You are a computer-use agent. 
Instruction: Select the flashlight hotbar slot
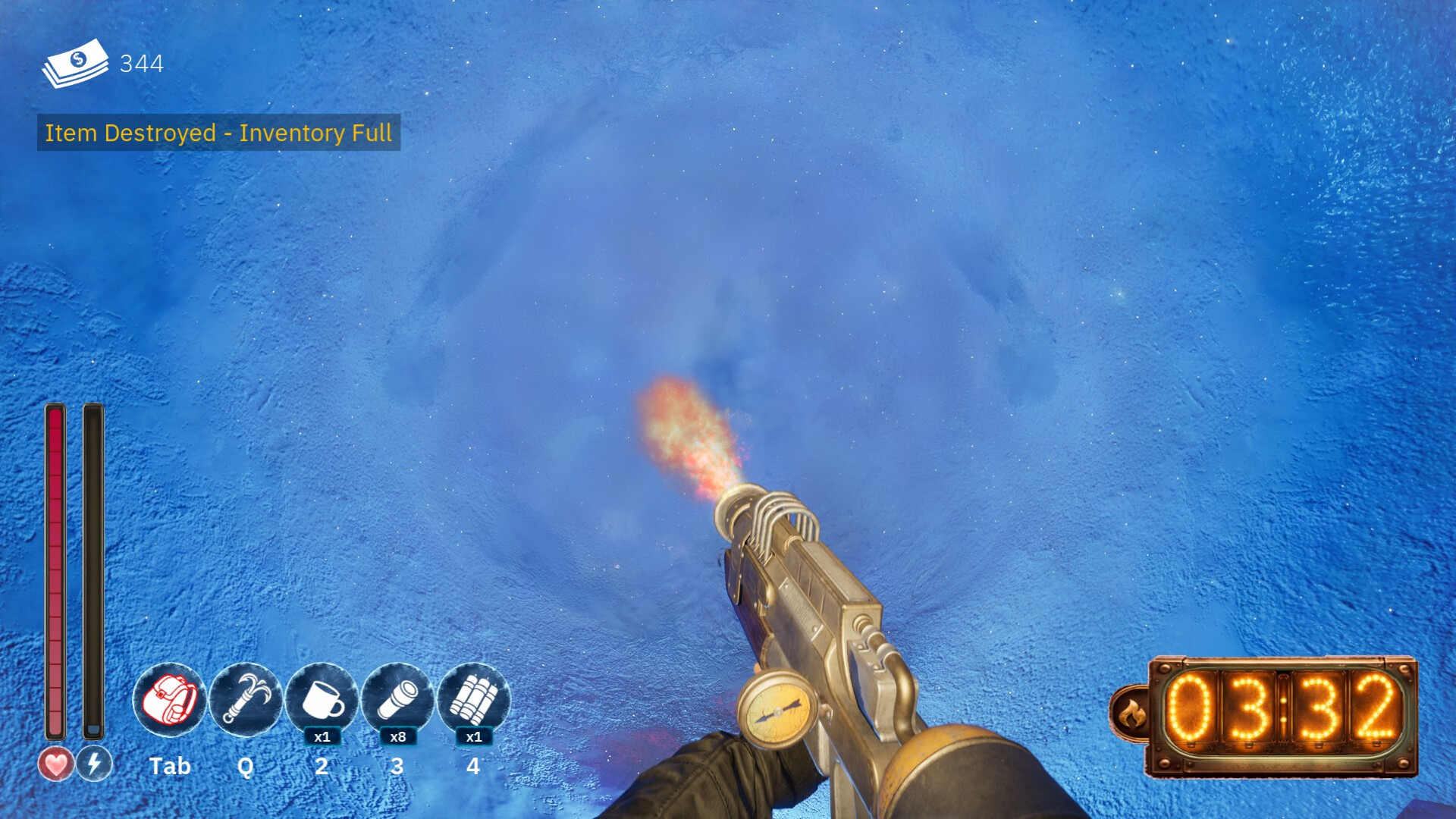(397, 699)
